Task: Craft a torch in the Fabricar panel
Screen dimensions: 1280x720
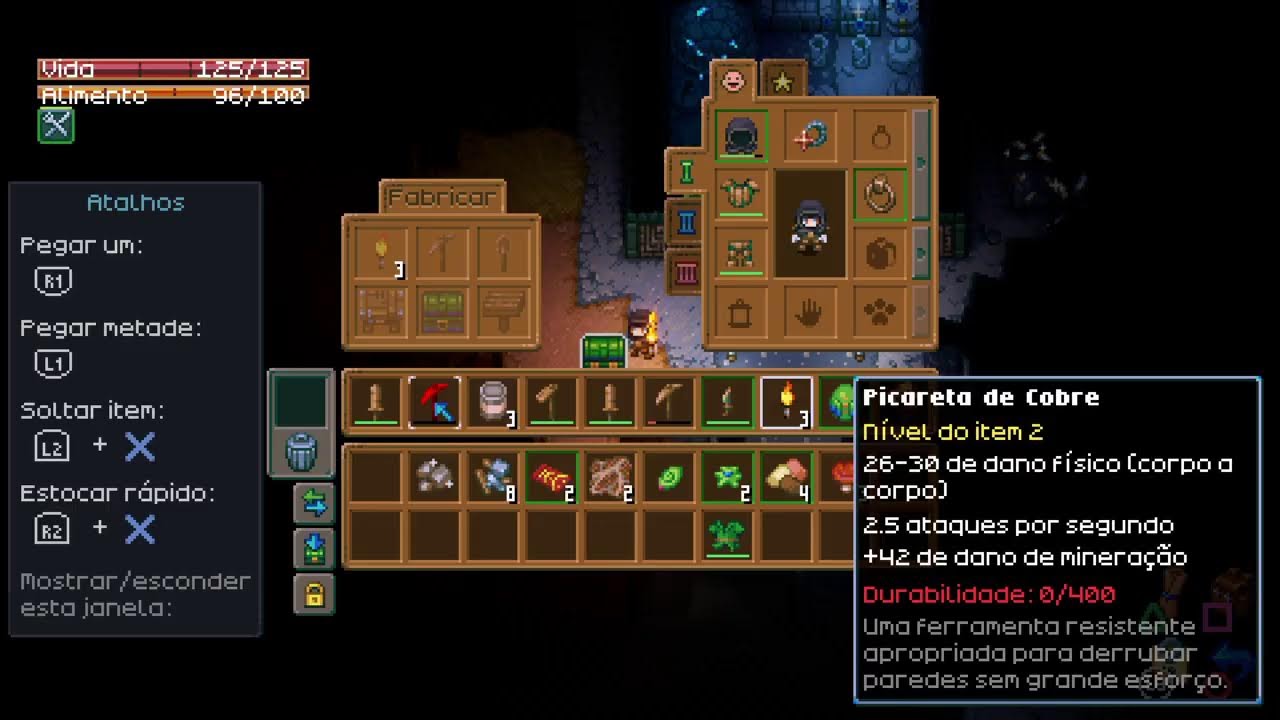Action: [x=380, y=252]
